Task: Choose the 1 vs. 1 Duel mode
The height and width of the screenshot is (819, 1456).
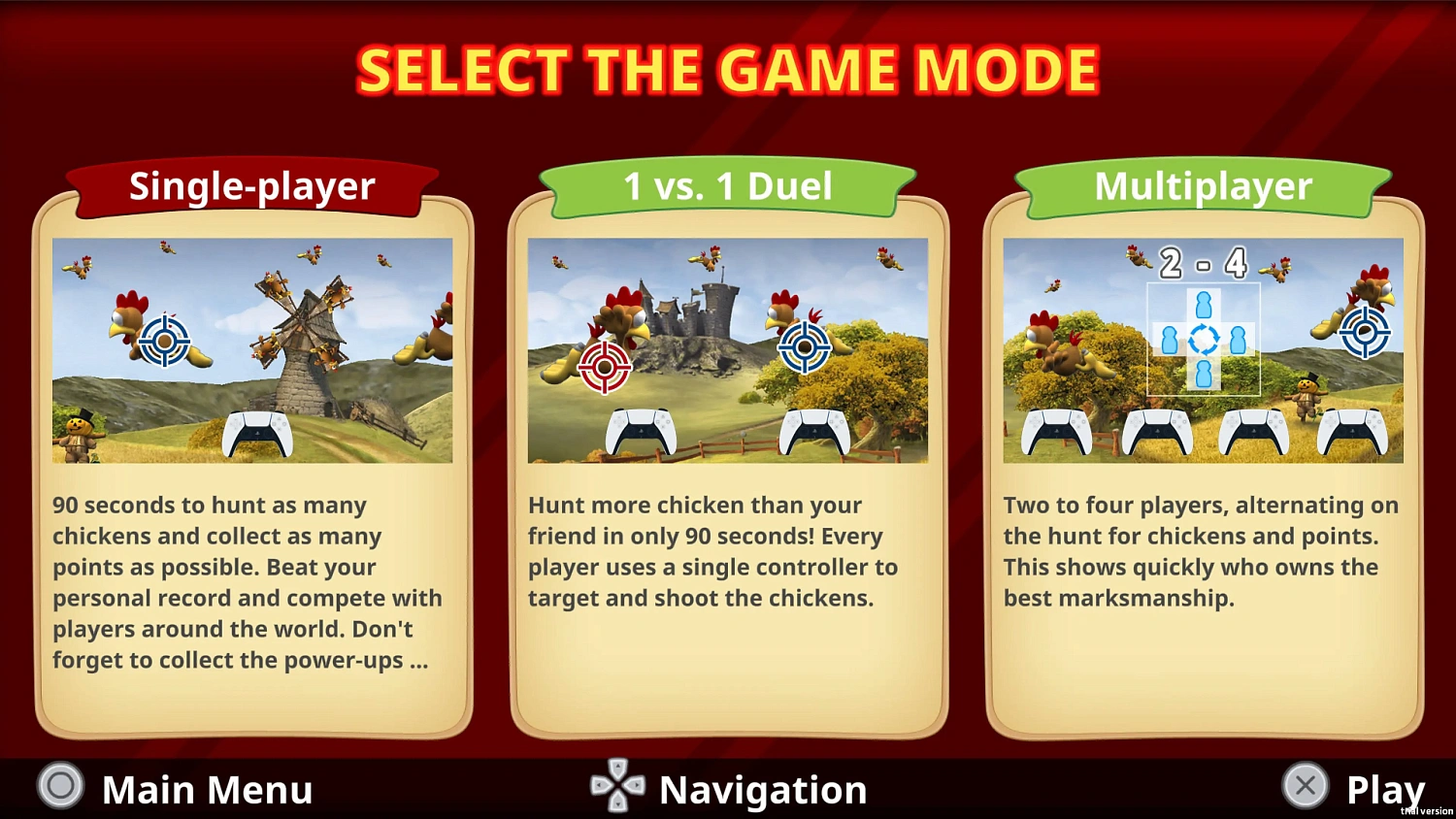Action: point(728,185)
